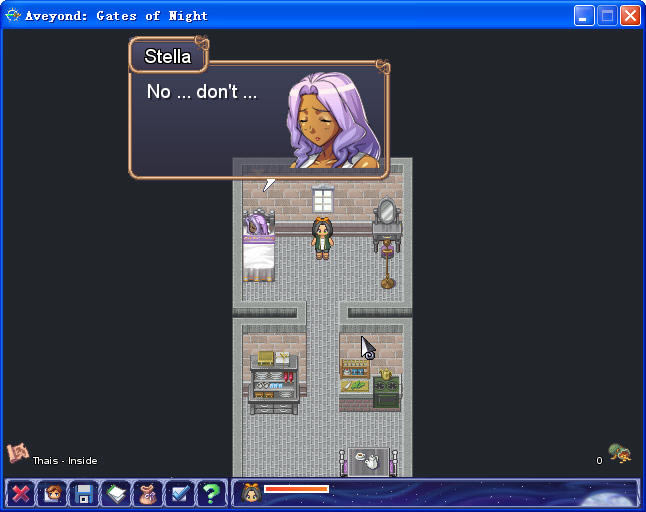Open the quest checklist icon
The width and height of the screenshot is (646, 512).
click(180, 493)
